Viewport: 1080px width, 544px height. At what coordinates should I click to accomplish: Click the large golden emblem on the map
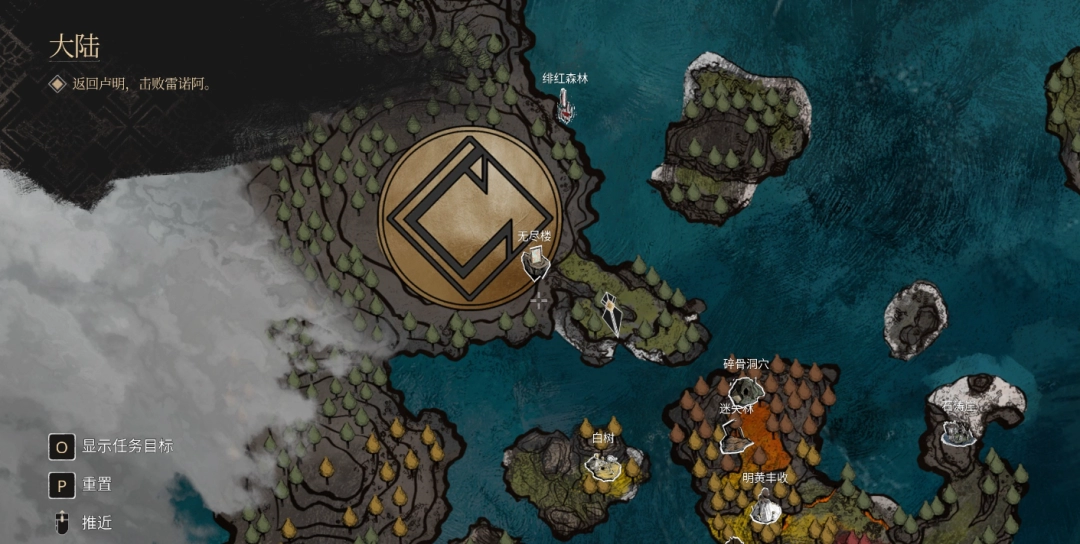point(468,217)
